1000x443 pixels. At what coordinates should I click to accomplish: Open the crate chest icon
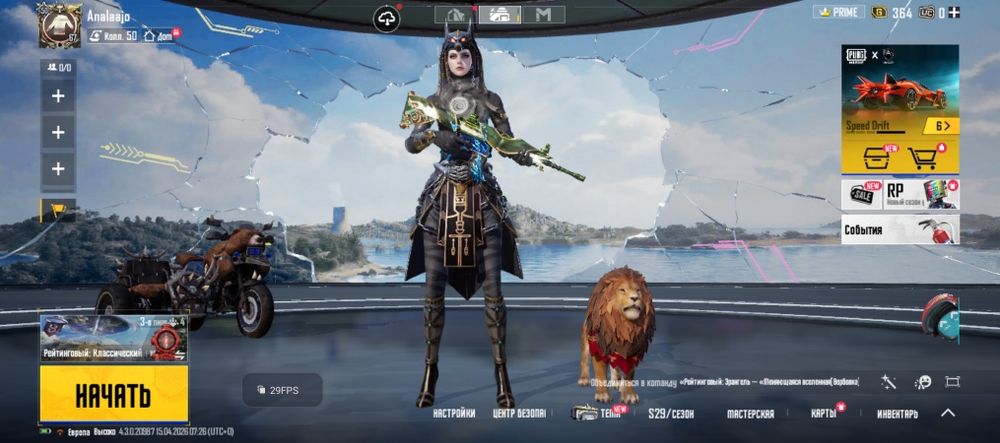click(x=870, y=157)
